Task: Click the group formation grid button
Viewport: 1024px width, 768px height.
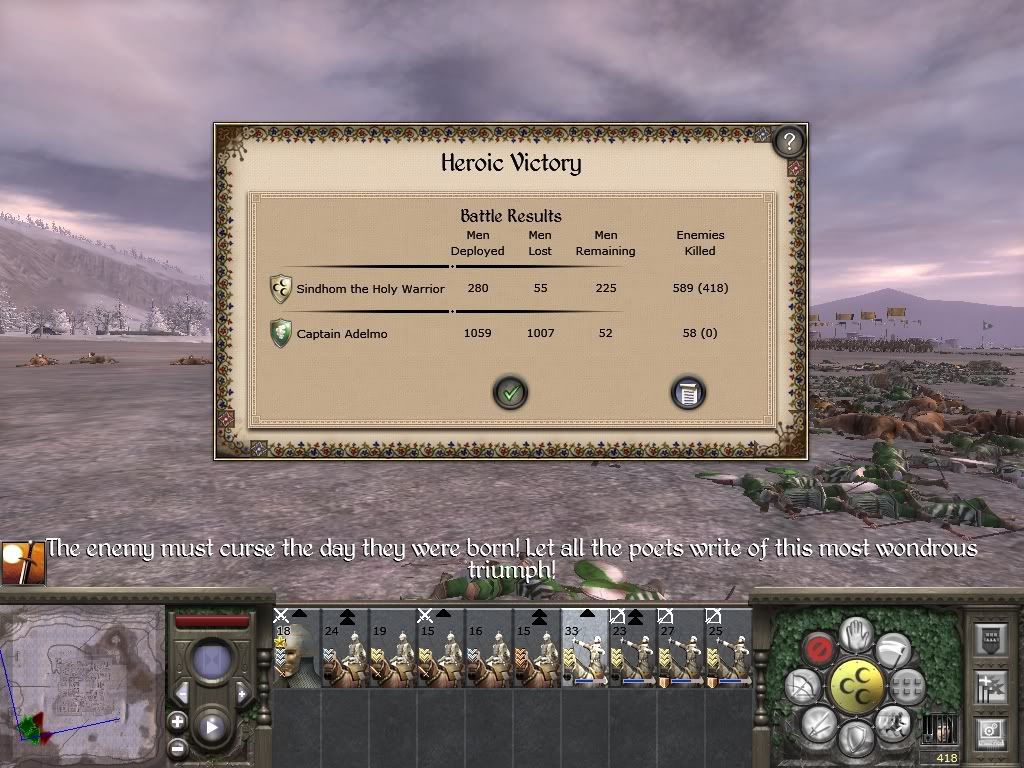Action: 907,685
